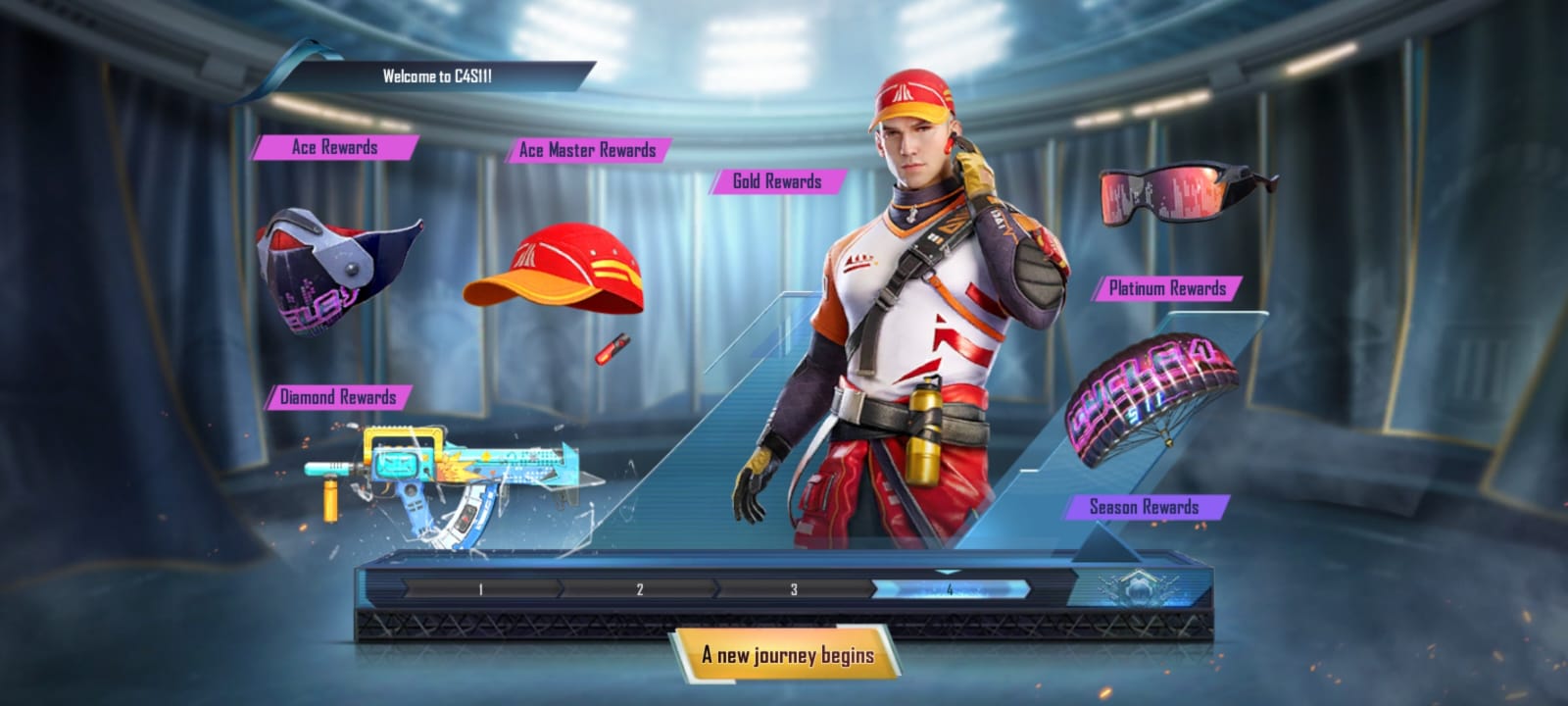1568x706 pixels.
Task: Tap the "A new journey begins" button
Action: (787, 655)
